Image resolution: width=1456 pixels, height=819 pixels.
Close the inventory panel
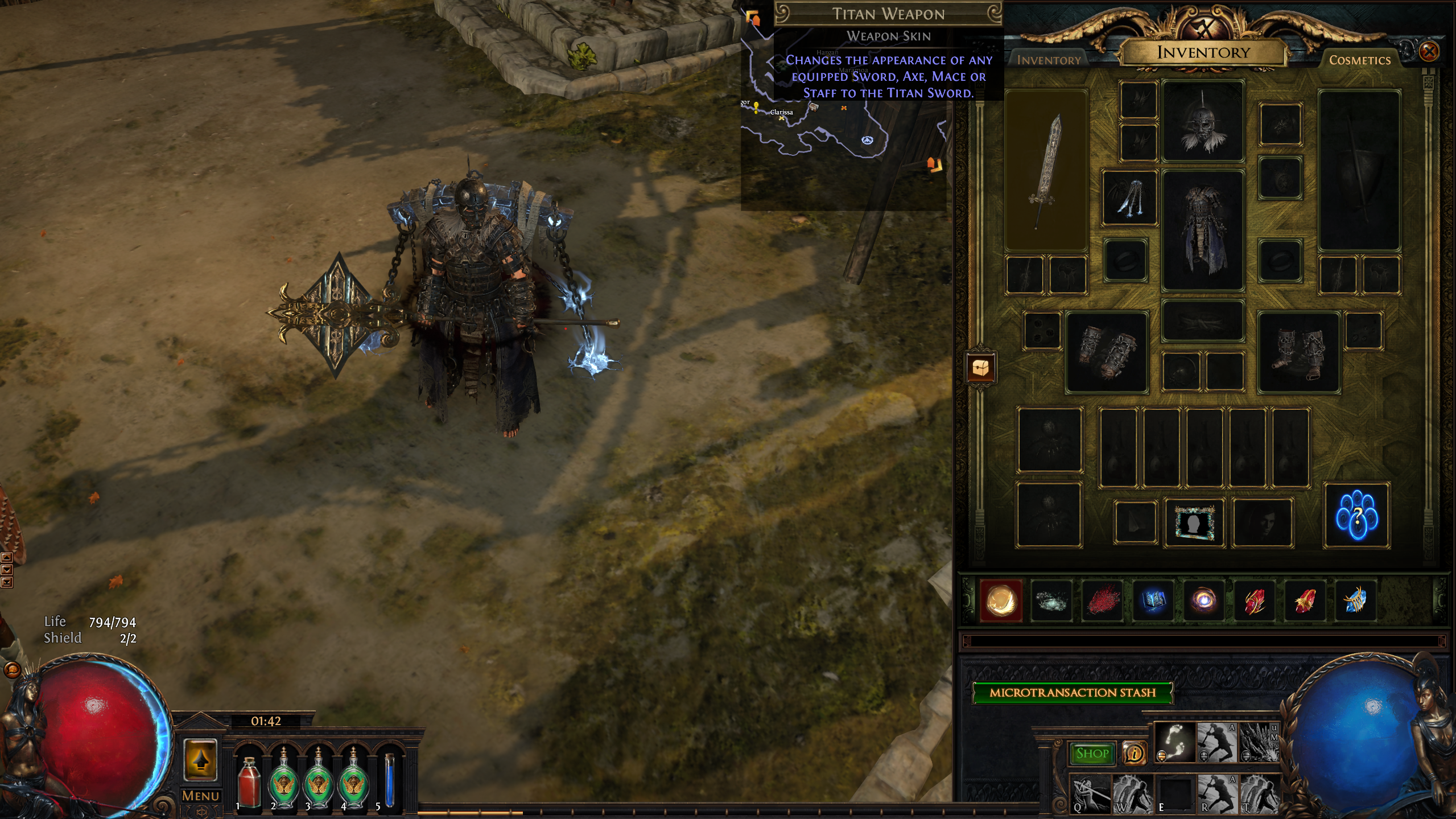tap(1429, 52)
